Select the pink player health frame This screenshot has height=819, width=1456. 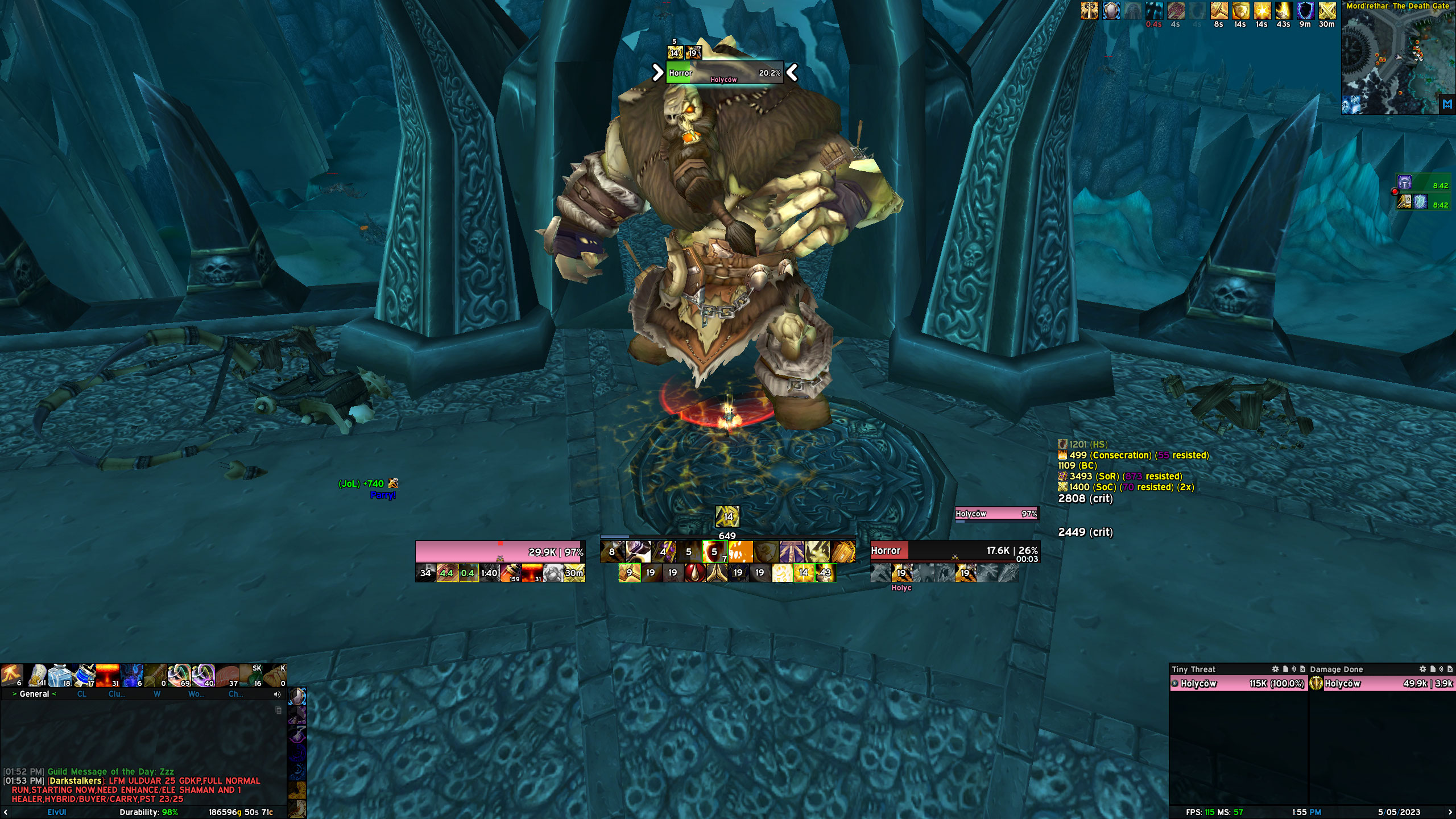(x=500, y=552)
